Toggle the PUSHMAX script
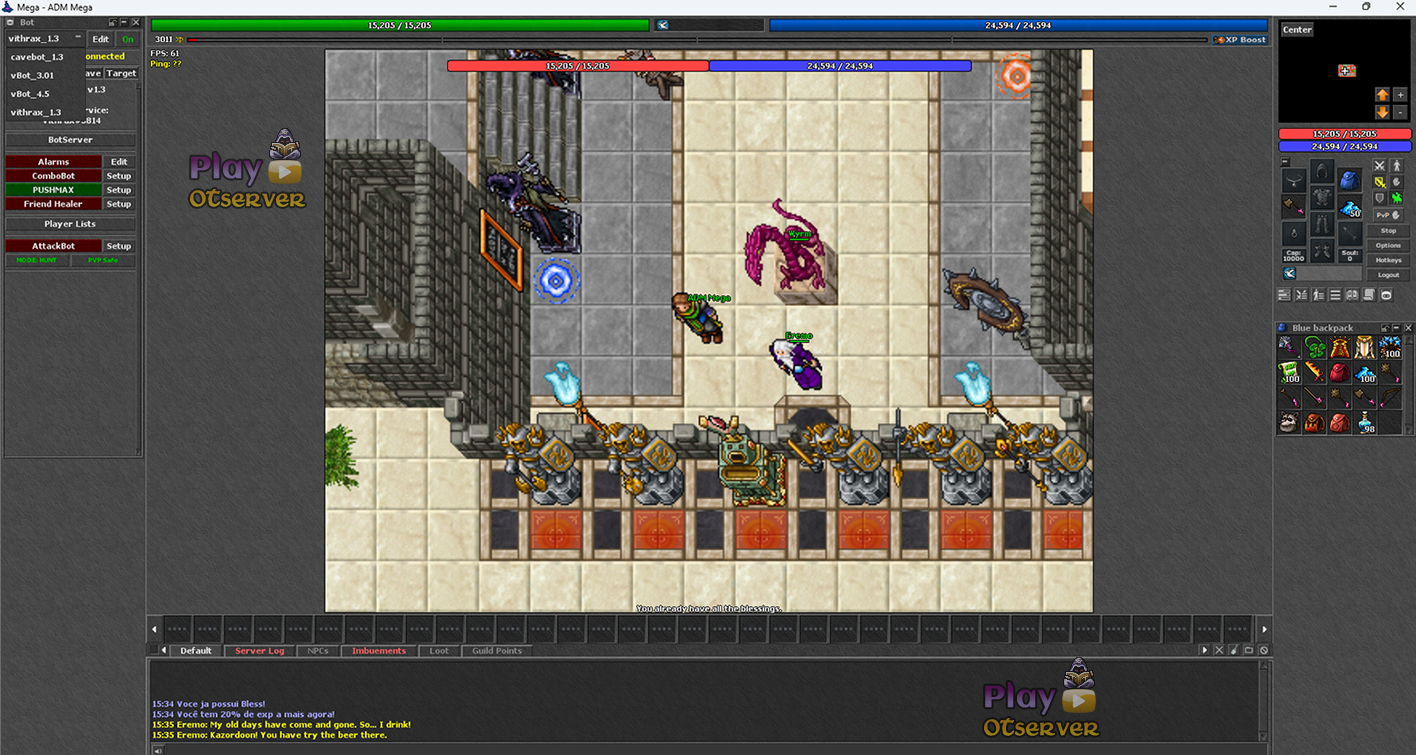 pyautogui.click(x=53, y=190)
